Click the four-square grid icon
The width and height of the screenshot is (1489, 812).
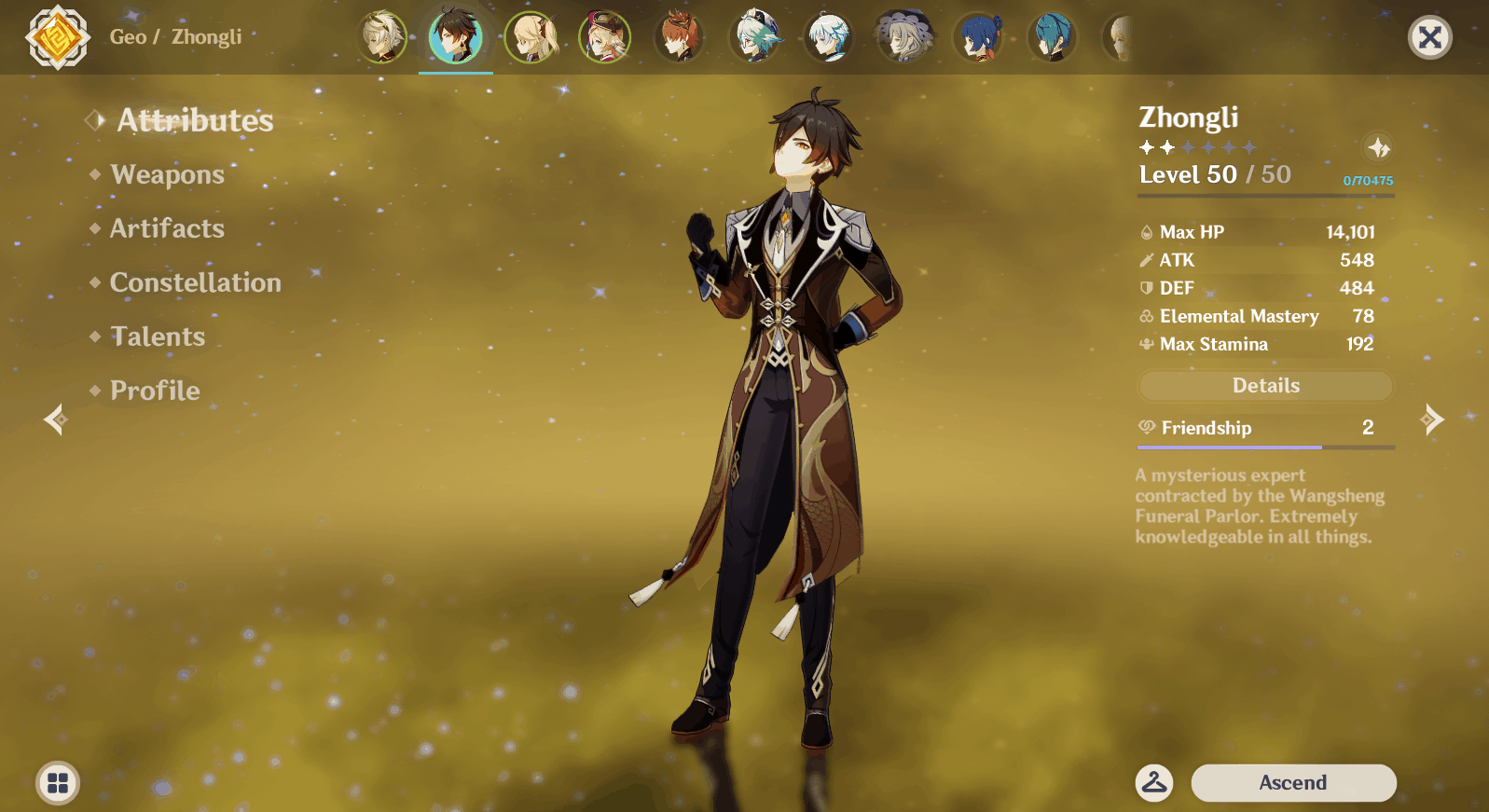(58, 782)
